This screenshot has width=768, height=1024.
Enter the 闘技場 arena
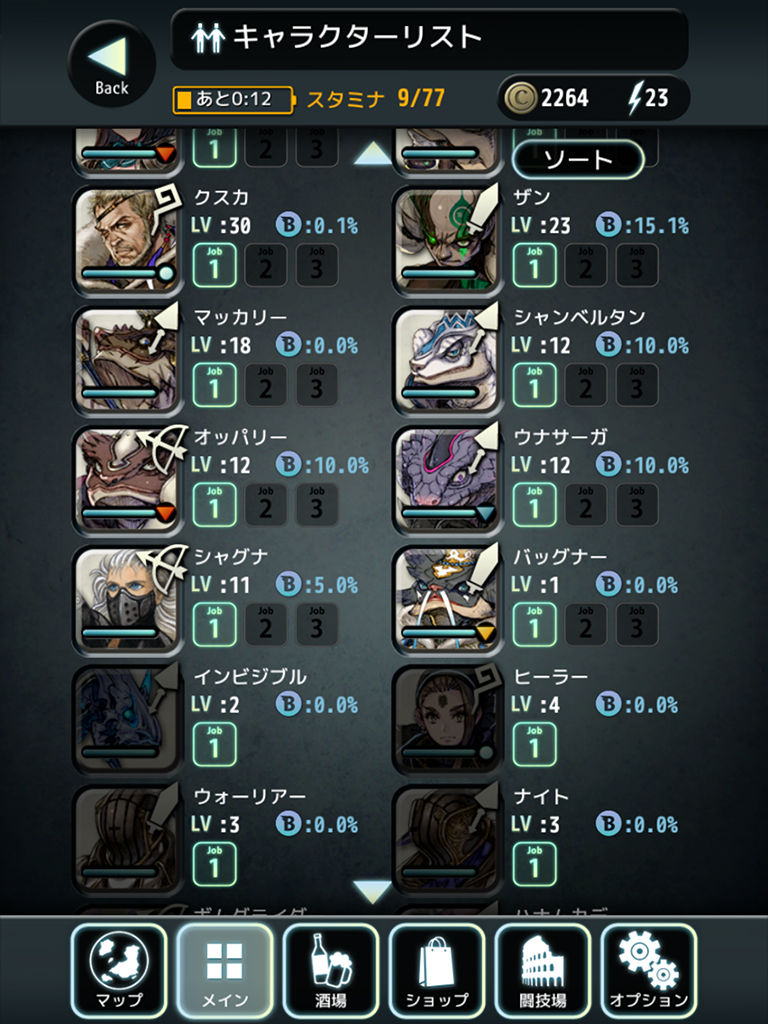(543, 970)
